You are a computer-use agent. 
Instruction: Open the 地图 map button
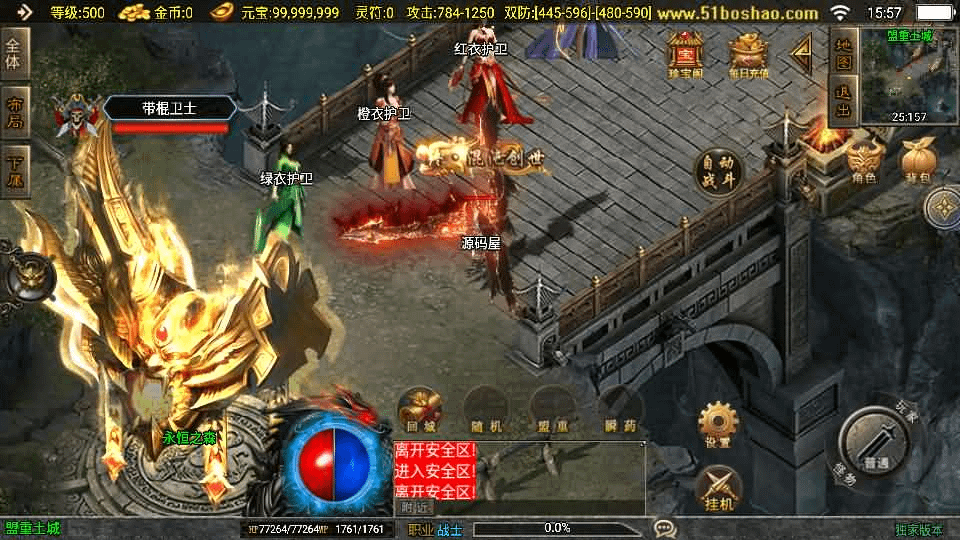pos(844,51)
